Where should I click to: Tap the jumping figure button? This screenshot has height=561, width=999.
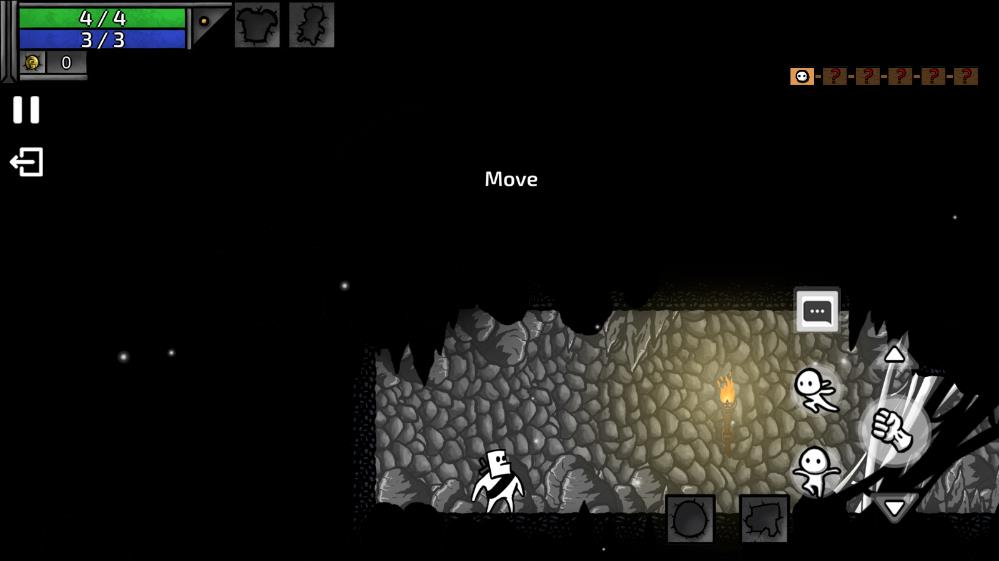(816, 469)
